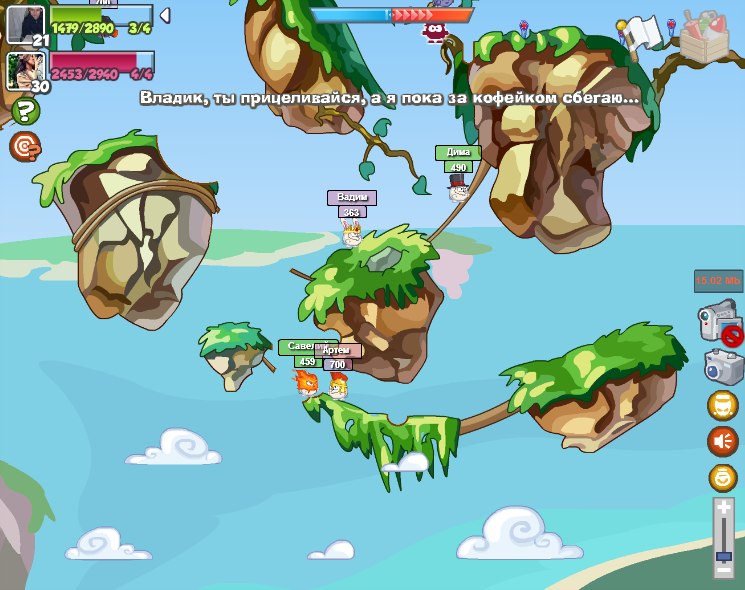Select the level 30 player avatar

tap(24, 70)
